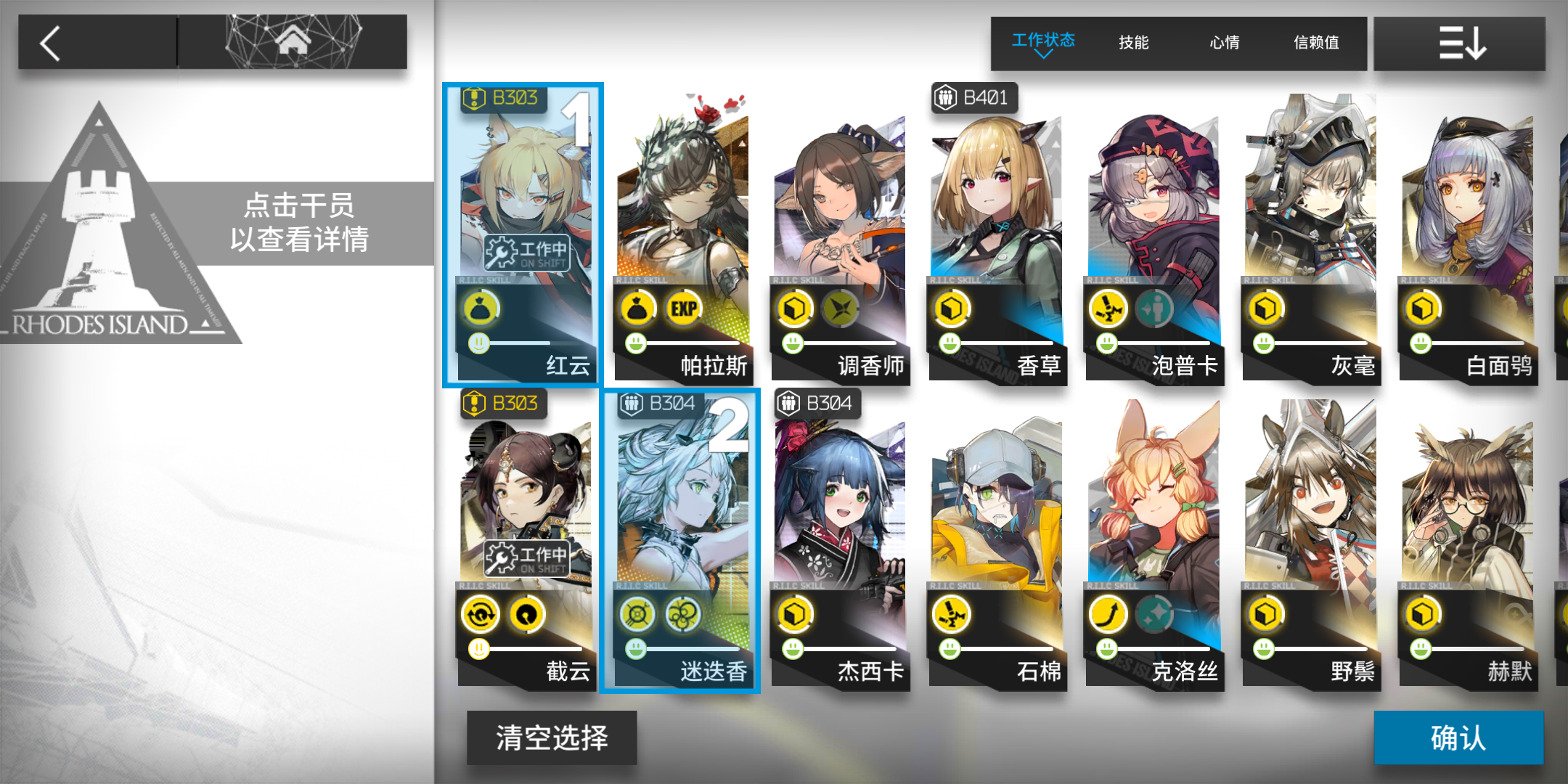This screenshot has width=1568, height=784.
Task: Click 调香师's gold production skill icon
Action: (796, 308)
